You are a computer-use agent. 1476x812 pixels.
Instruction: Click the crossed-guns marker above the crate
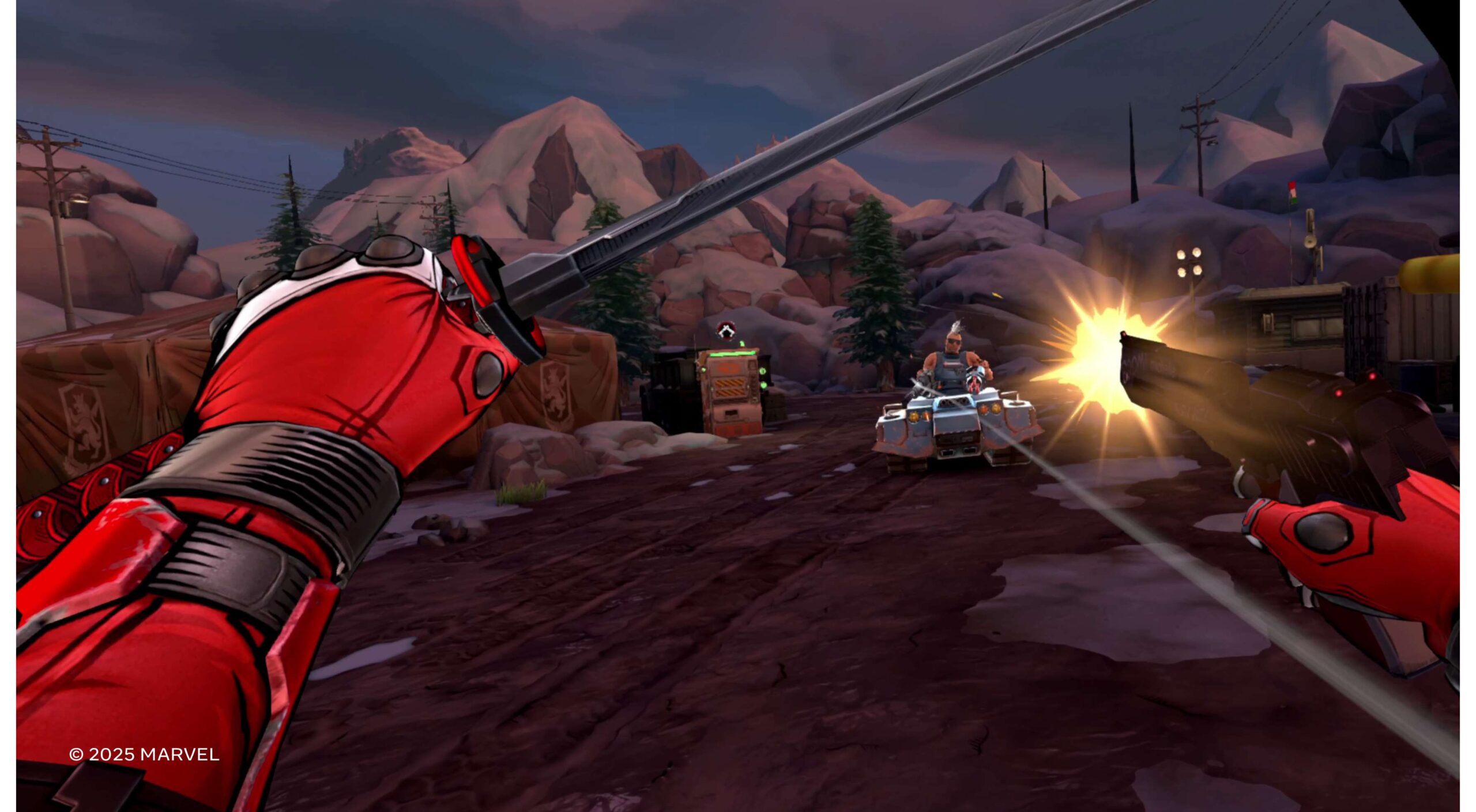coord(726,330)
